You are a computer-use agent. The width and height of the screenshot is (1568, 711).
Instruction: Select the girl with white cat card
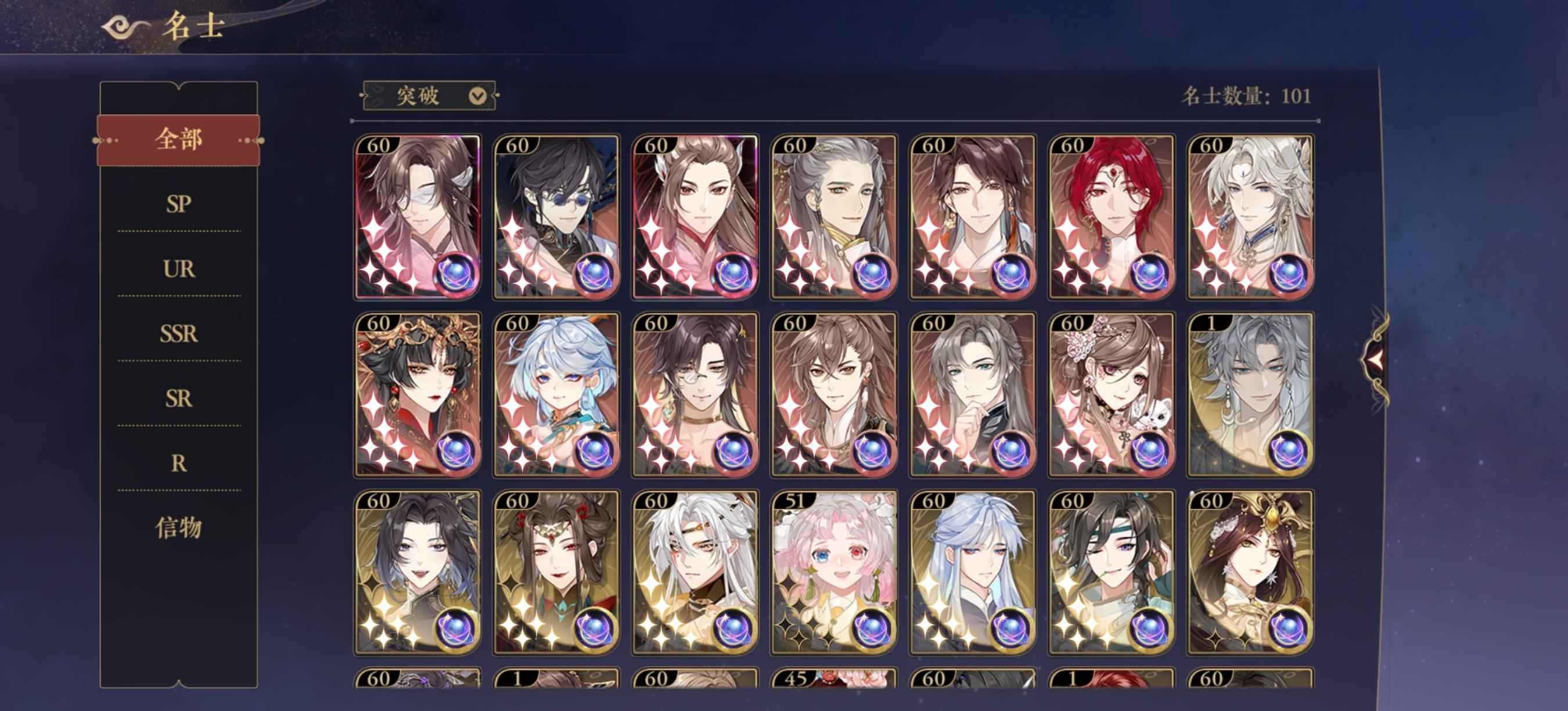[1112, 394]
